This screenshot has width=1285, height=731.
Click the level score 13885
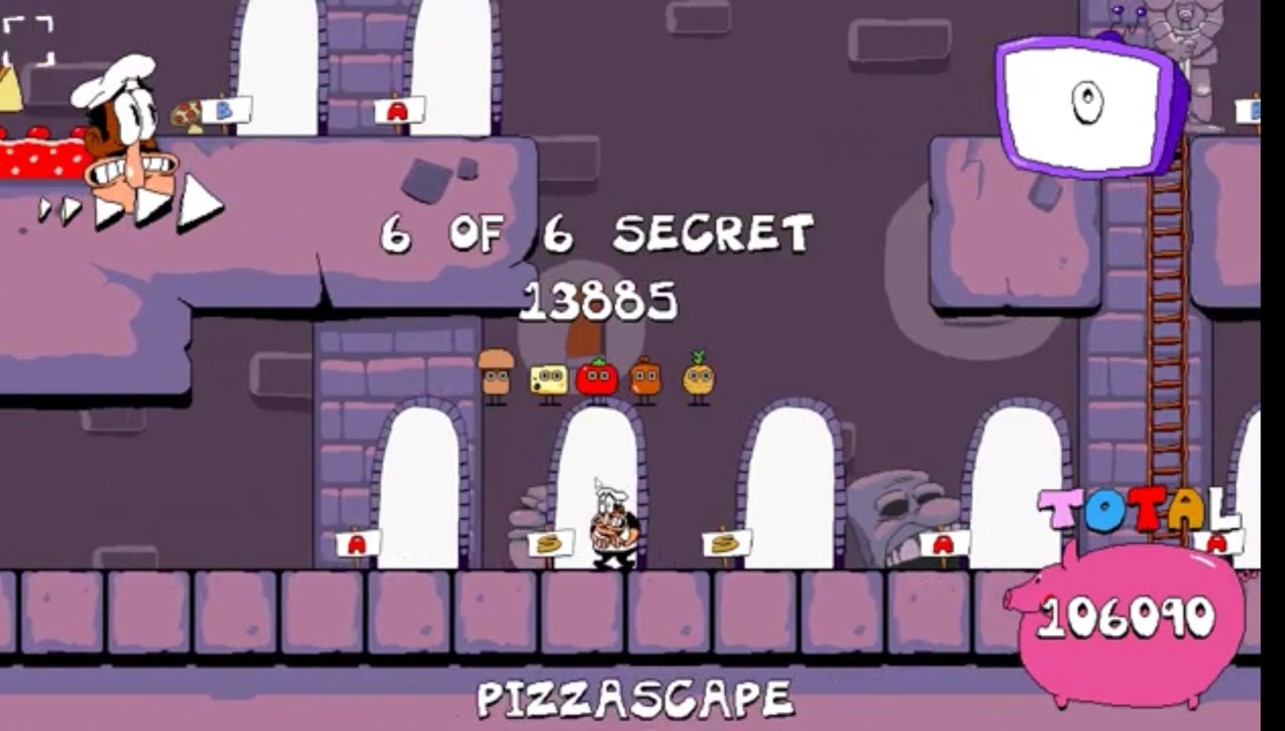coord(598,297)
